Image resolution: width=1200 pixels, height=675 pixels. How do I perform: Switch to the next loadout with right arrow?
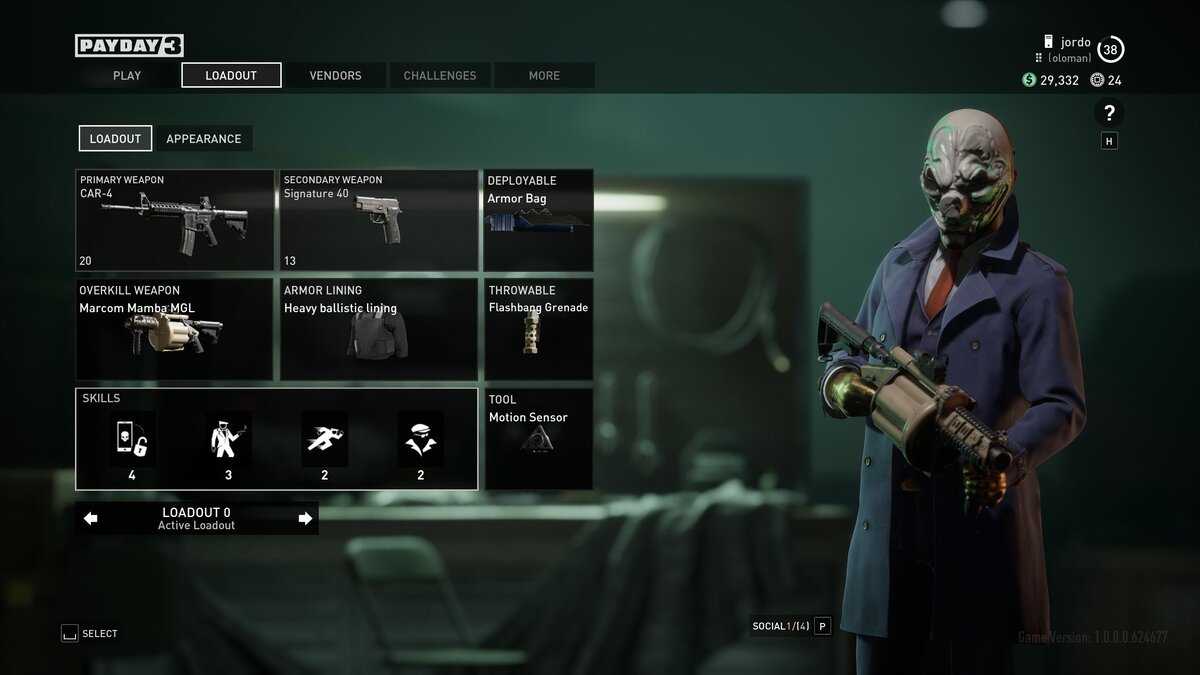pyautogui.click(x=305, y=518)
